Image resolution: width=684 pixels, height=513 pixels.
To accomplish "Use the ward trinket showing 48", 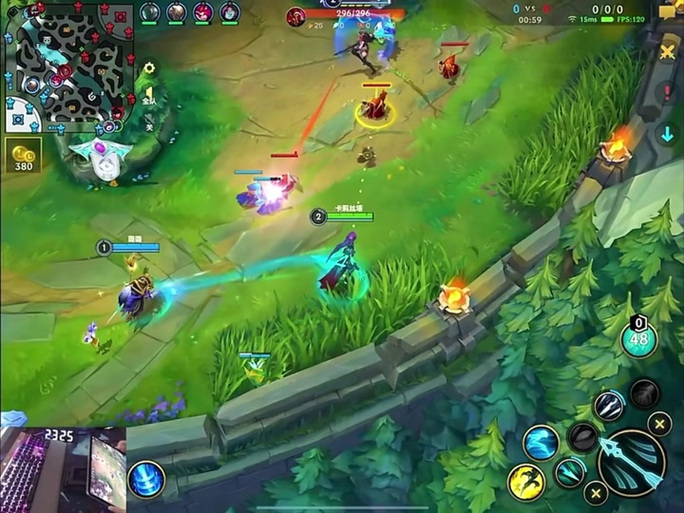I will point(640,340).
